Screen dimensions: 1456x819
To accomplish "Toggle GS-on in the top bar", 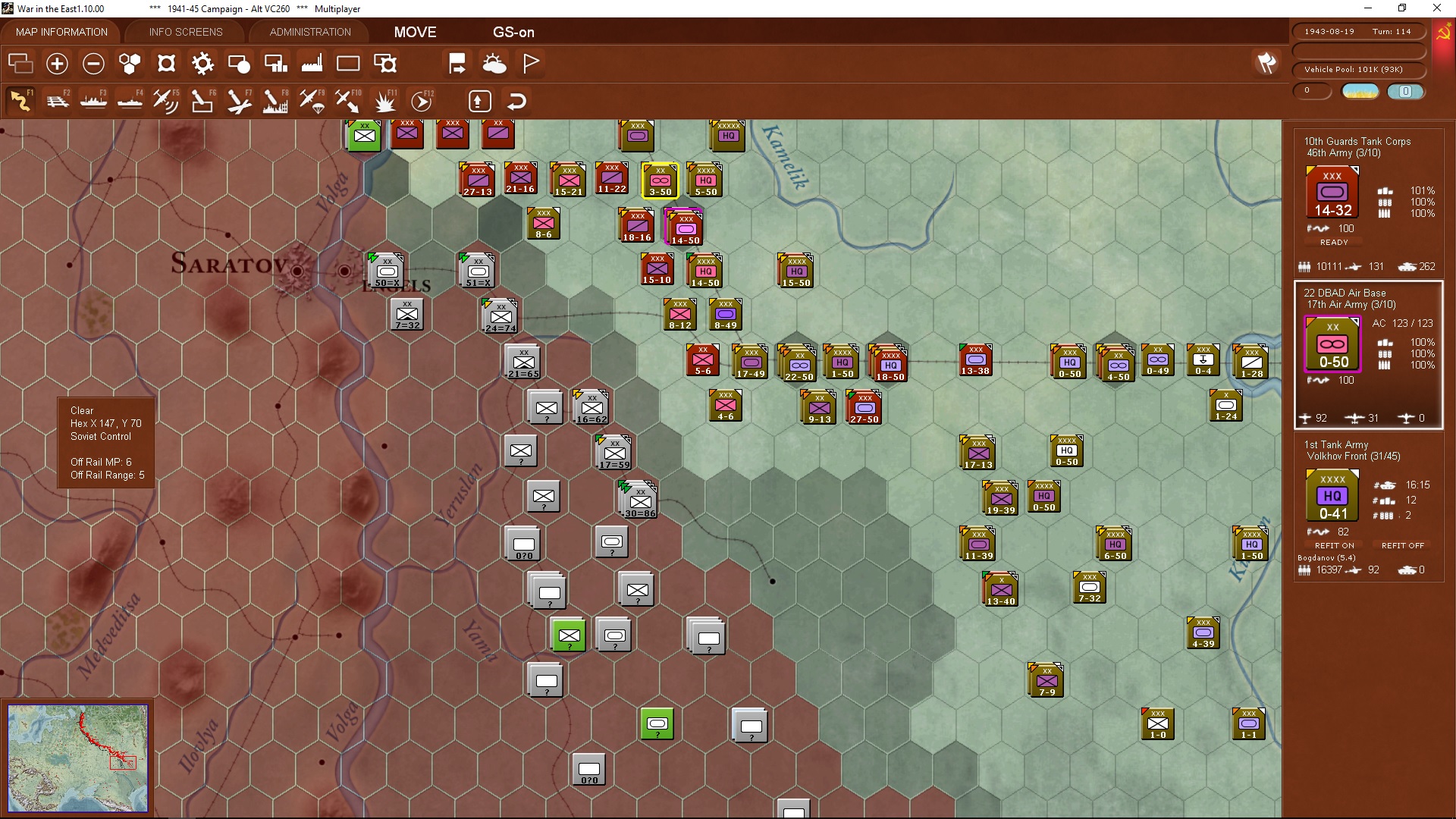I will (514, 32).
